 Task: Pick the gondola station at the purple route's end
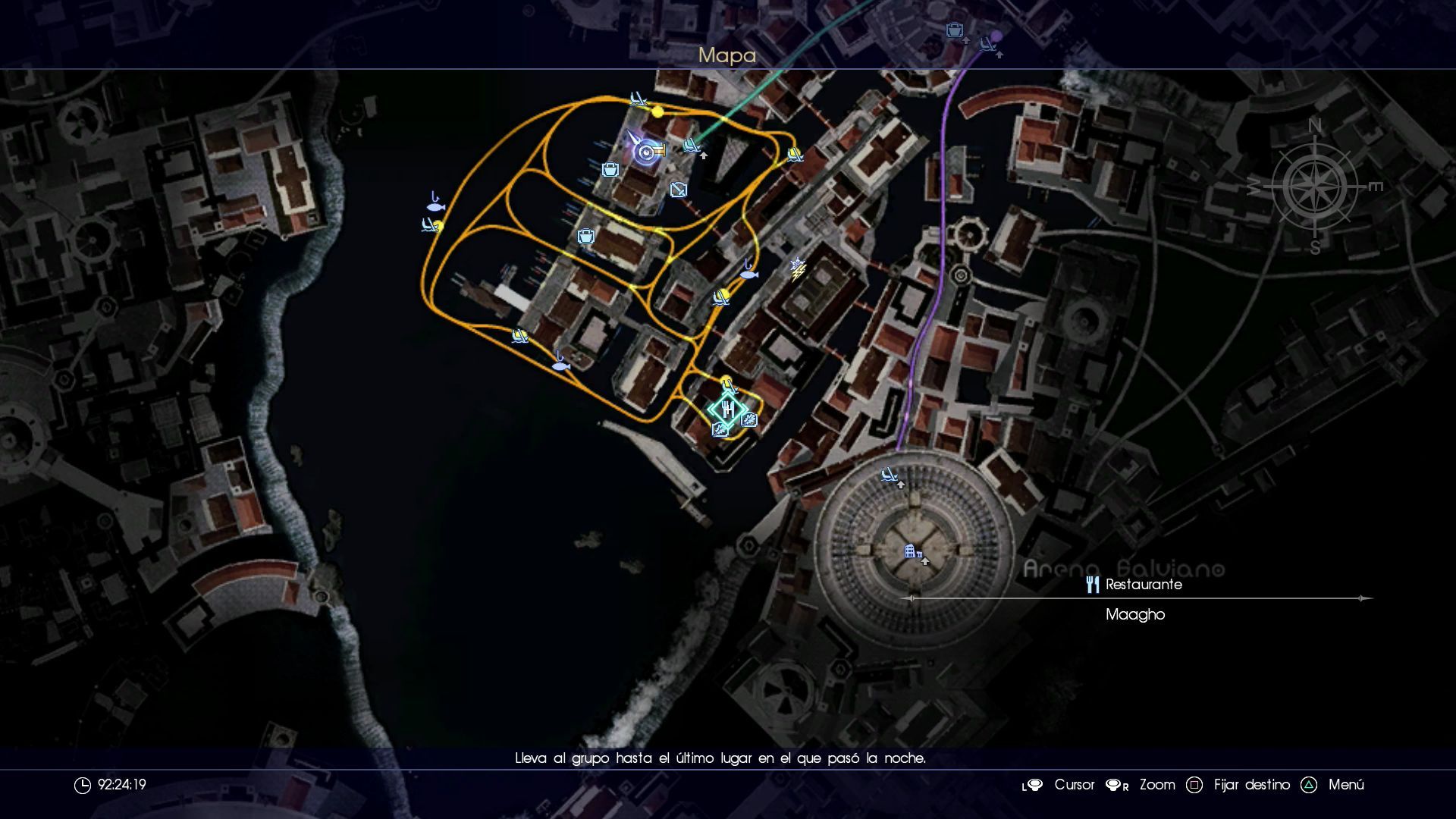tap(987, 45)
